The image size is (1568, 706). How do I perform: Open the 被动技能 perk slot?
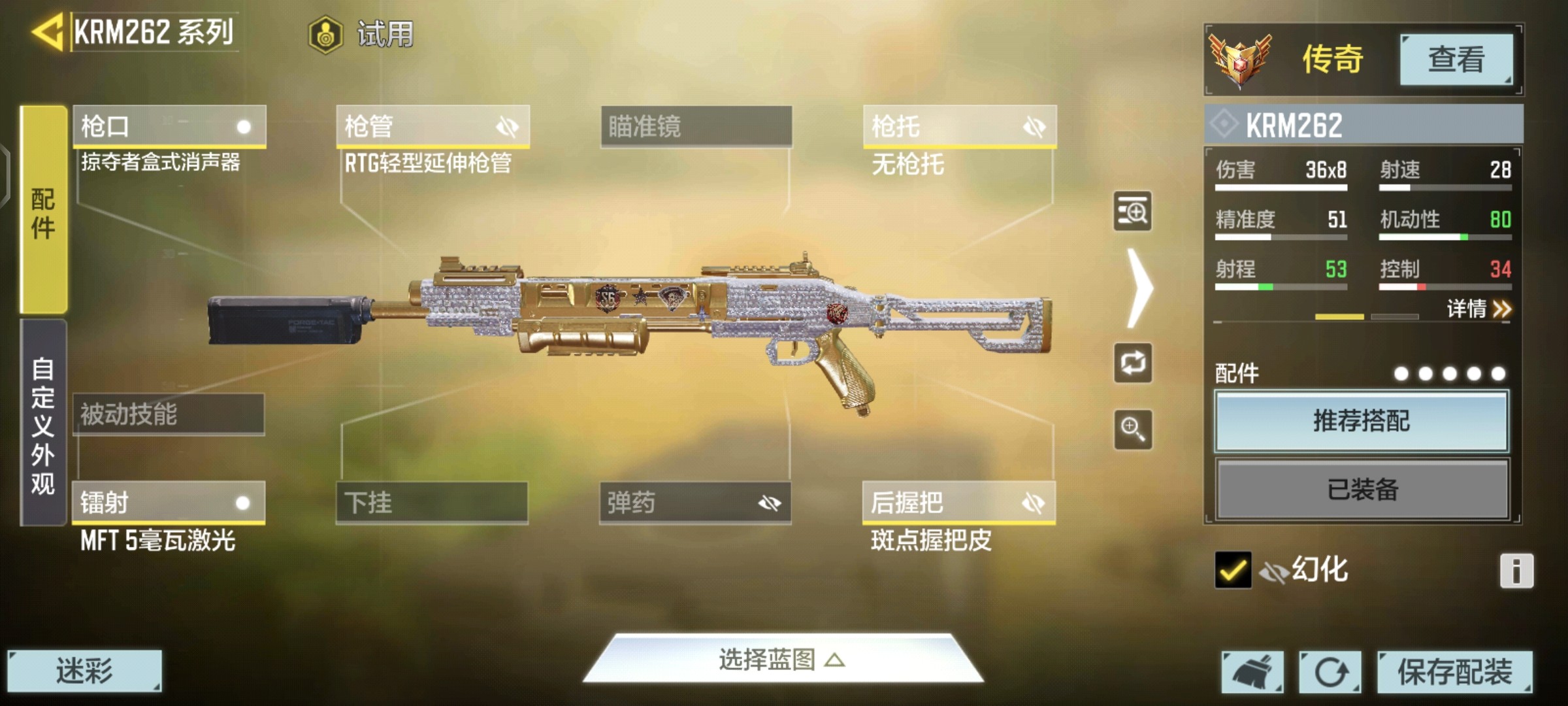click(x=169, y=414)
